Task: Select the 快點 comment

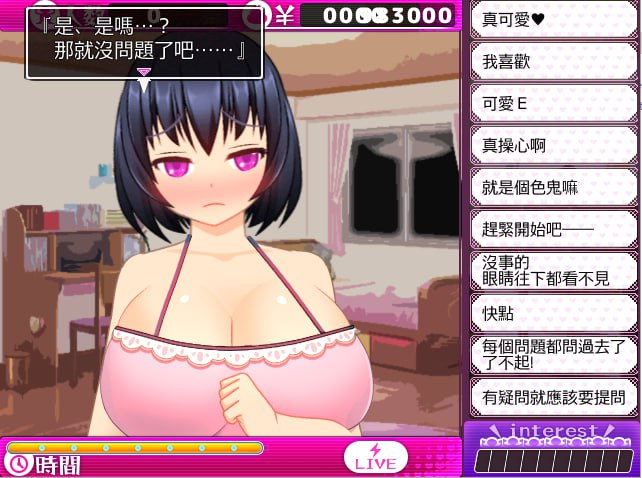Action: pyautogui.click(x=553, y=313)
